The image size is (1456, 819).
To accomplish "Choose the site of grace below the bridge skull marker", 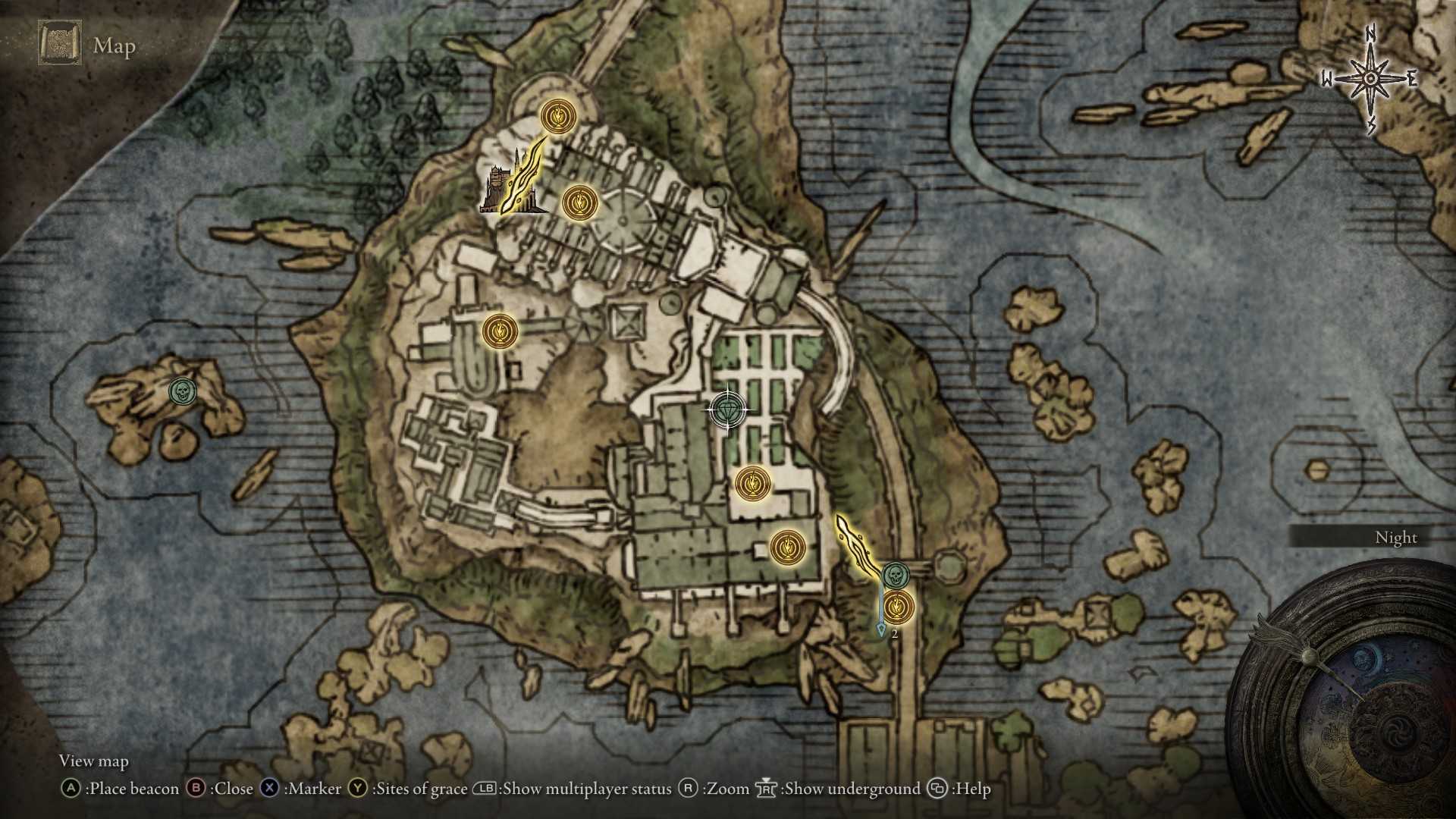I will coord(898,607).
